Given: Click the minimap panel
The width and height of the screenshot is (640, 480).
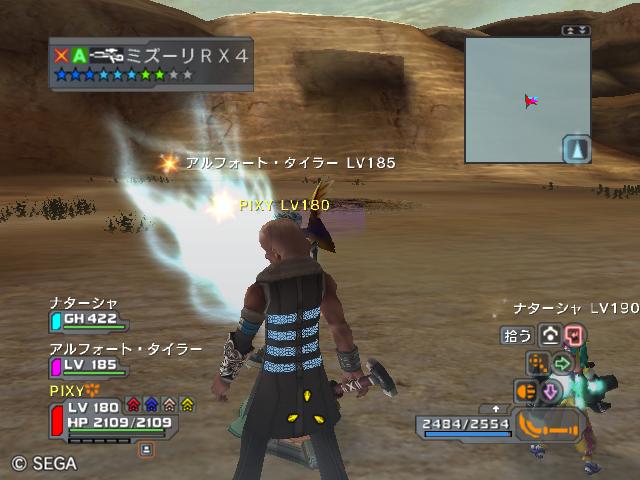Looking at the screenshot, I should (x=527, y=99).
